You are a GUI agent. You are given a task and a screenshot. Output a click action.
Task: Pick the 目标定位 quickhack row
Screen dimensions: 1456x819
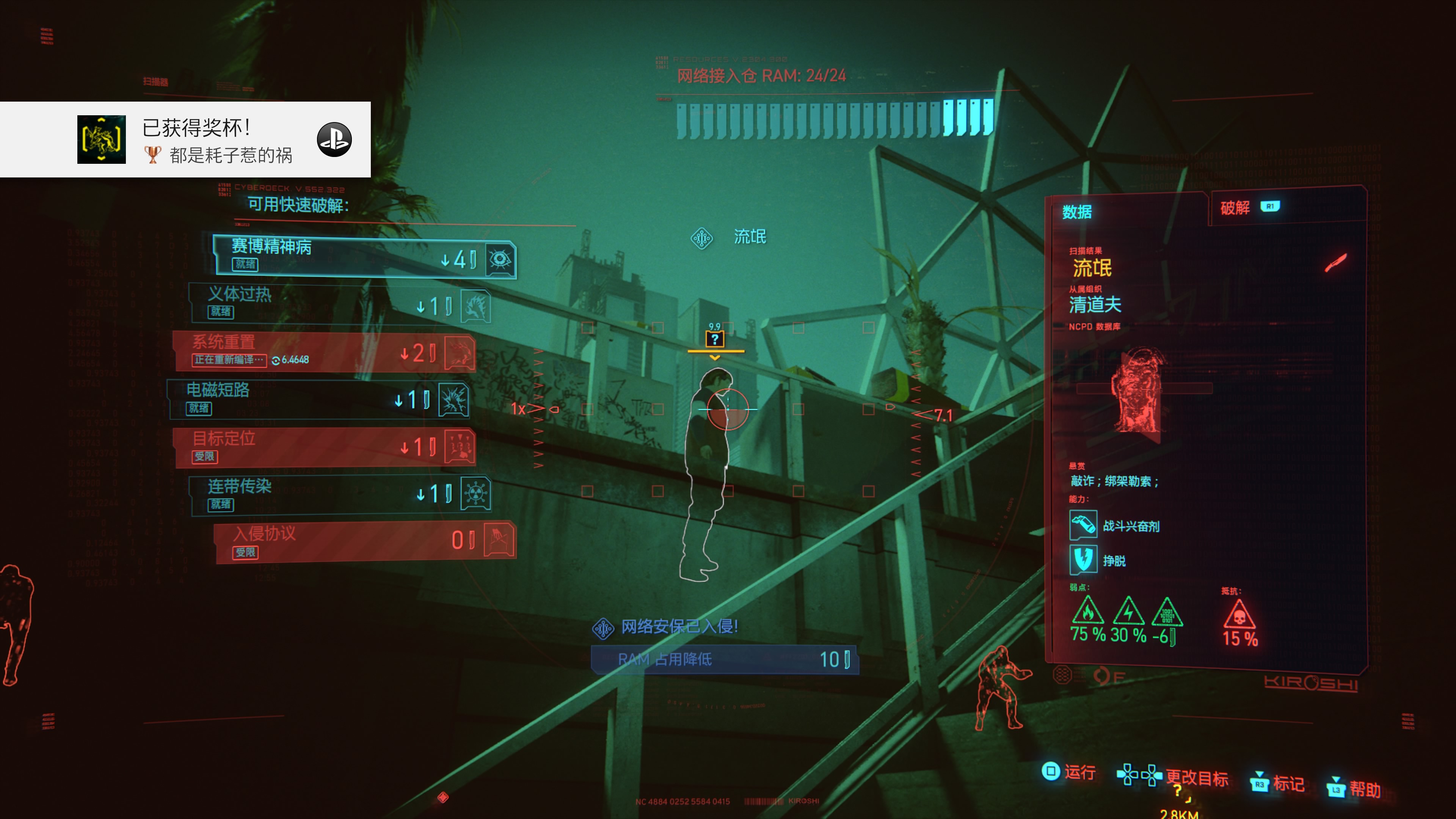324,447
